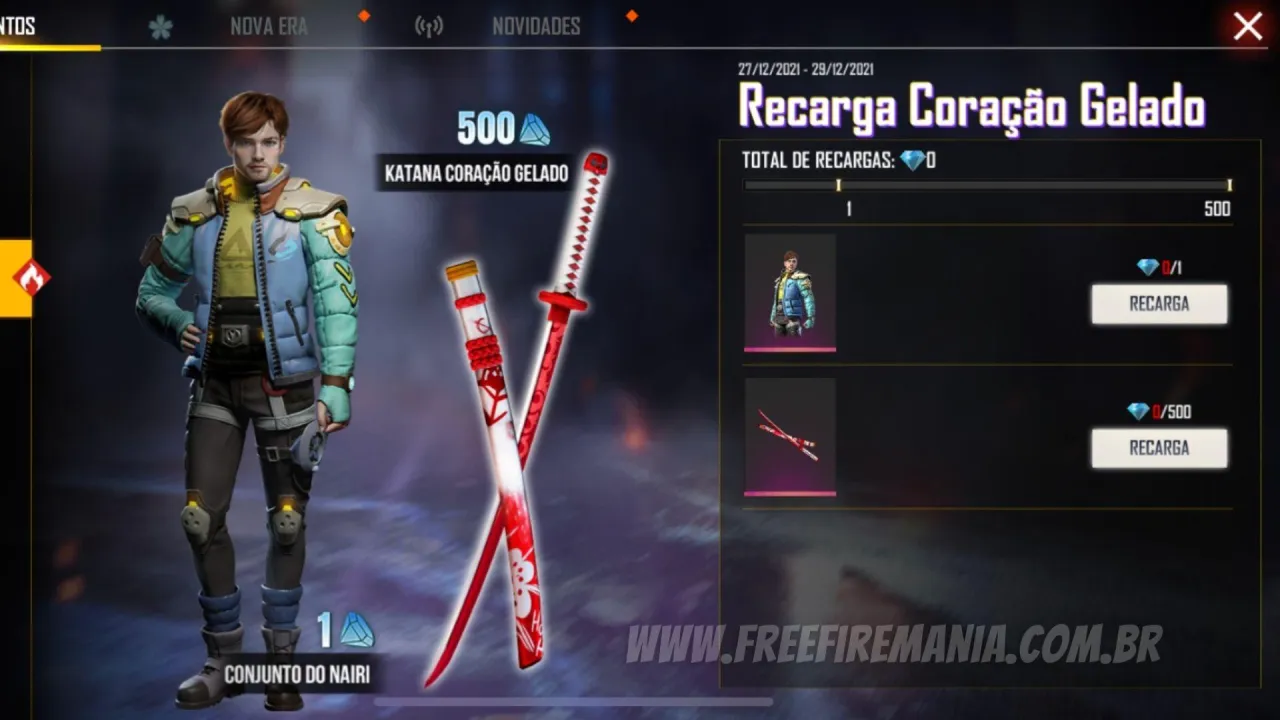Select the leftmost EVENTOS tab
The width and height of the screenshot is (1280, 720).
point(18,26)
